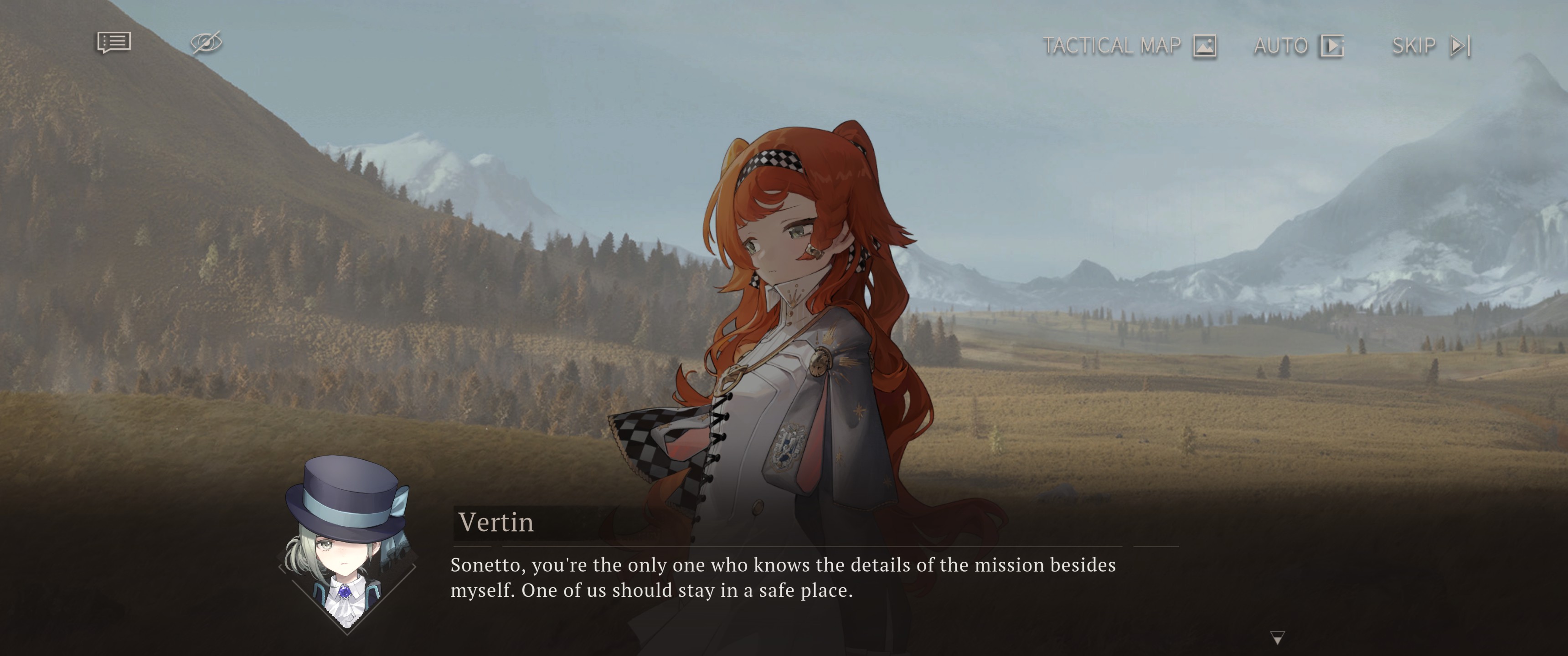Open the dialogue log icon

coord(114,43)
